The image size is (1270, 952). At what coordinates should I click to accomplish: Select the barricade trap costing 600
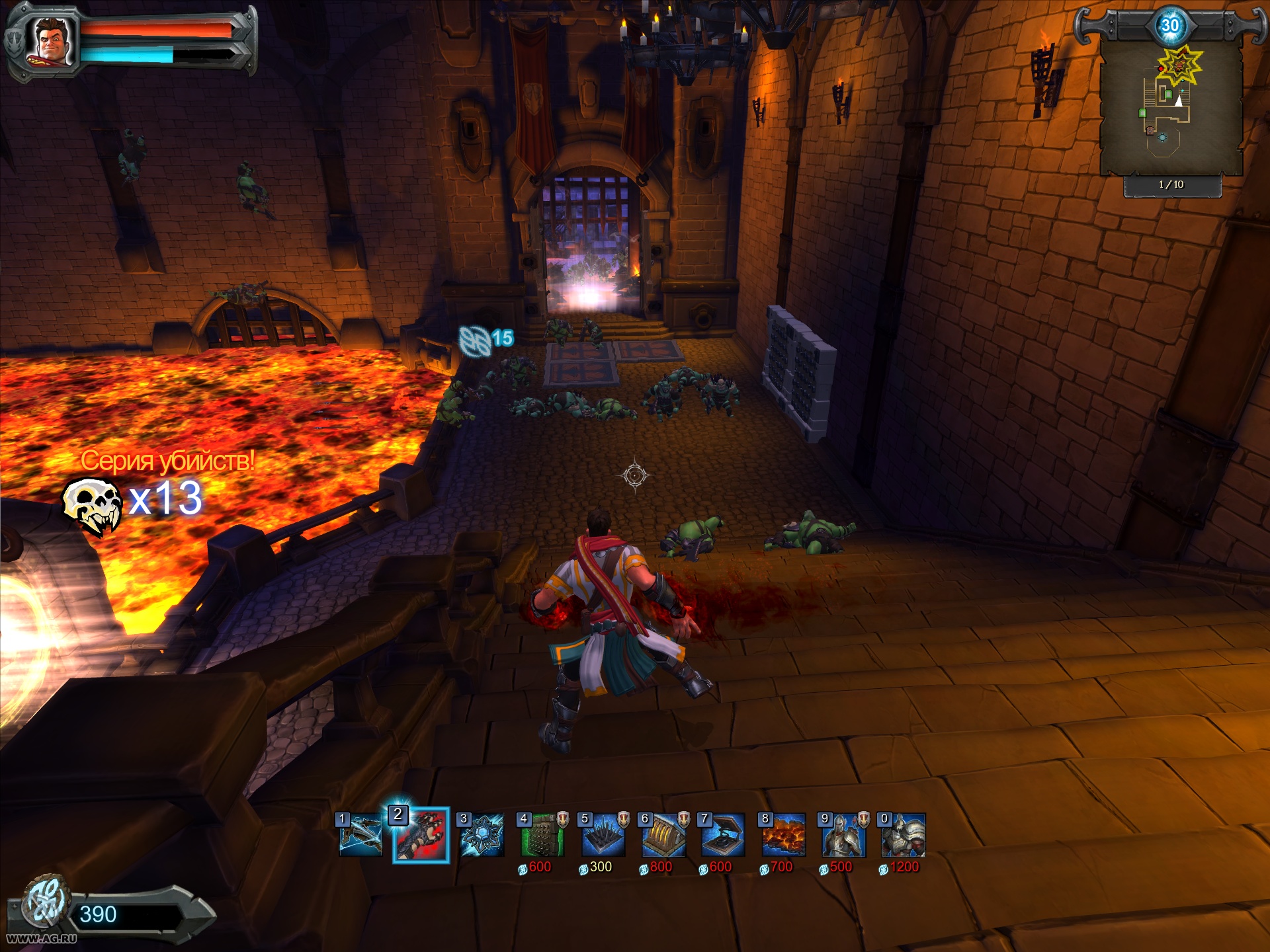[542, 835]
